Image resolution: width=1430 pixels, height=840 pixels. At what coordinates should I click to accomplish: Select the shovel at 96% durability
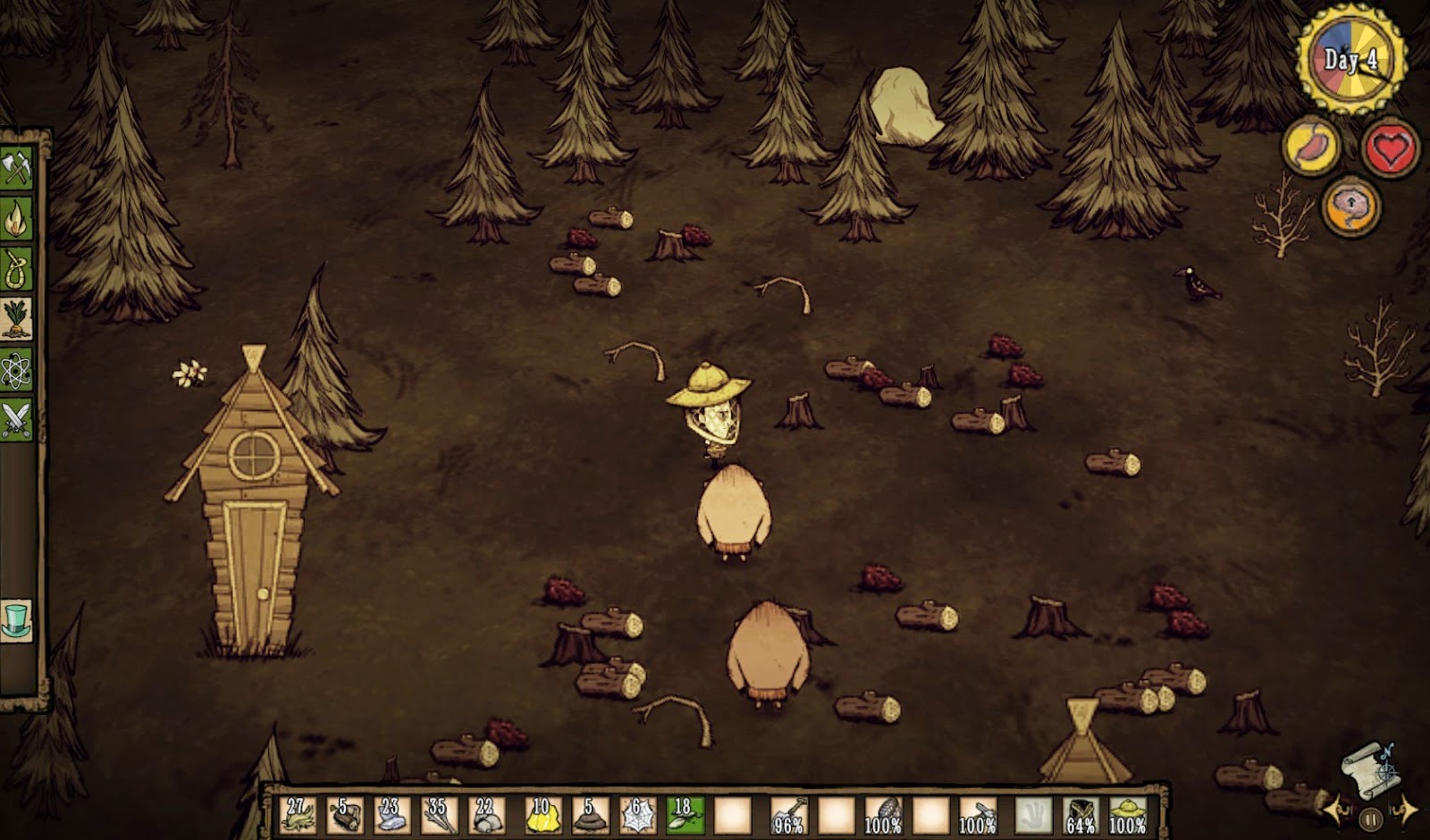pyautogui.click(x=788, y=815)
